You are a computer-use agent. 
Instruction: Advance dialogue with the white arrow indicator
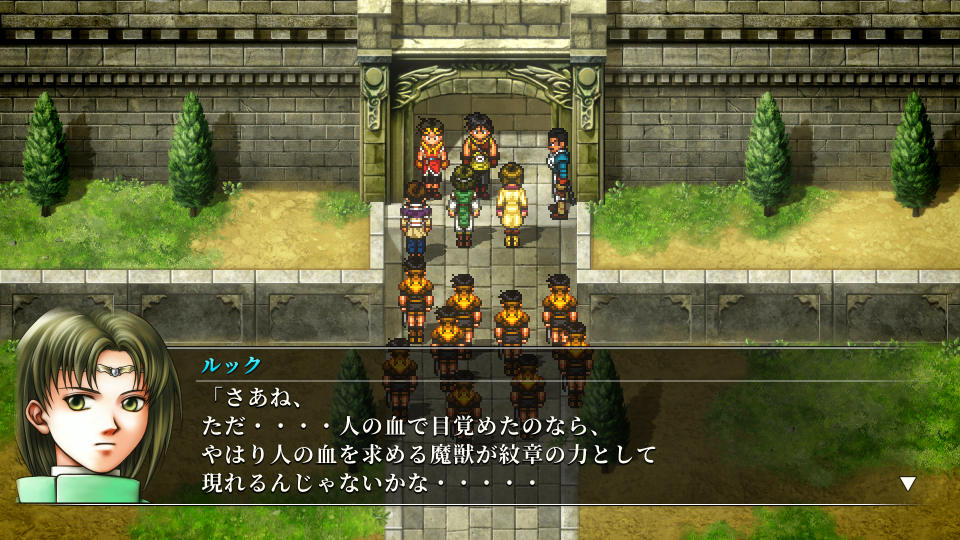pos(907,483)
